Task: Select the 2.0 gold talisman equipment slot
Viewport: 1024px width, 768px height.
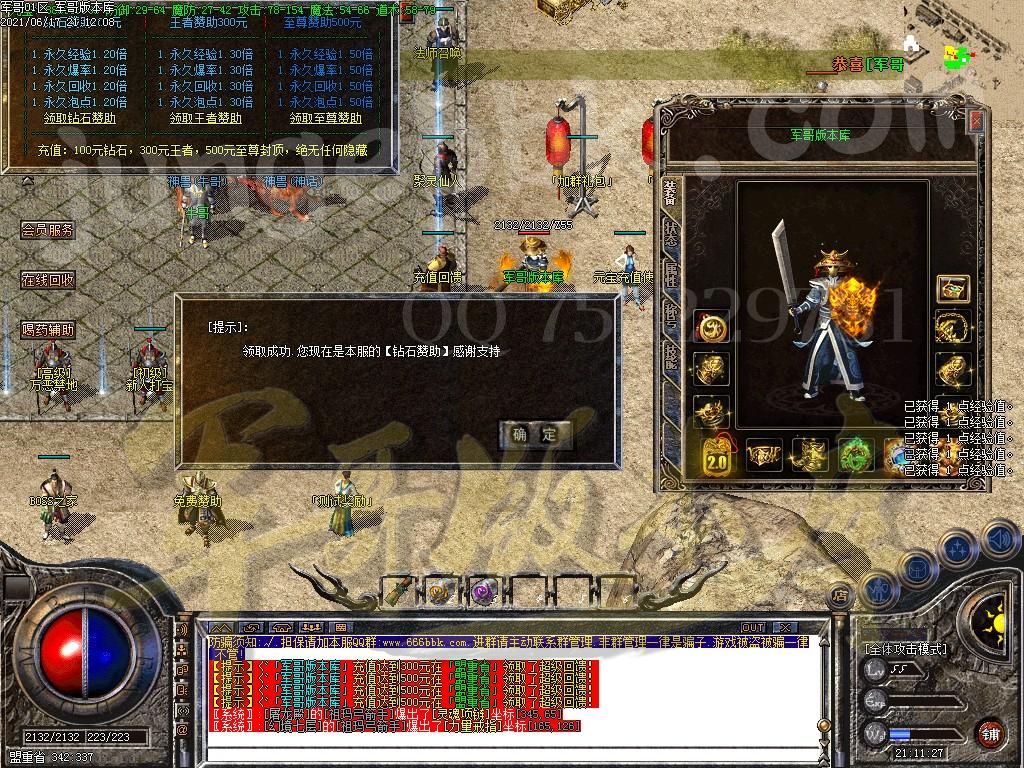Action: tap(717, 456)
